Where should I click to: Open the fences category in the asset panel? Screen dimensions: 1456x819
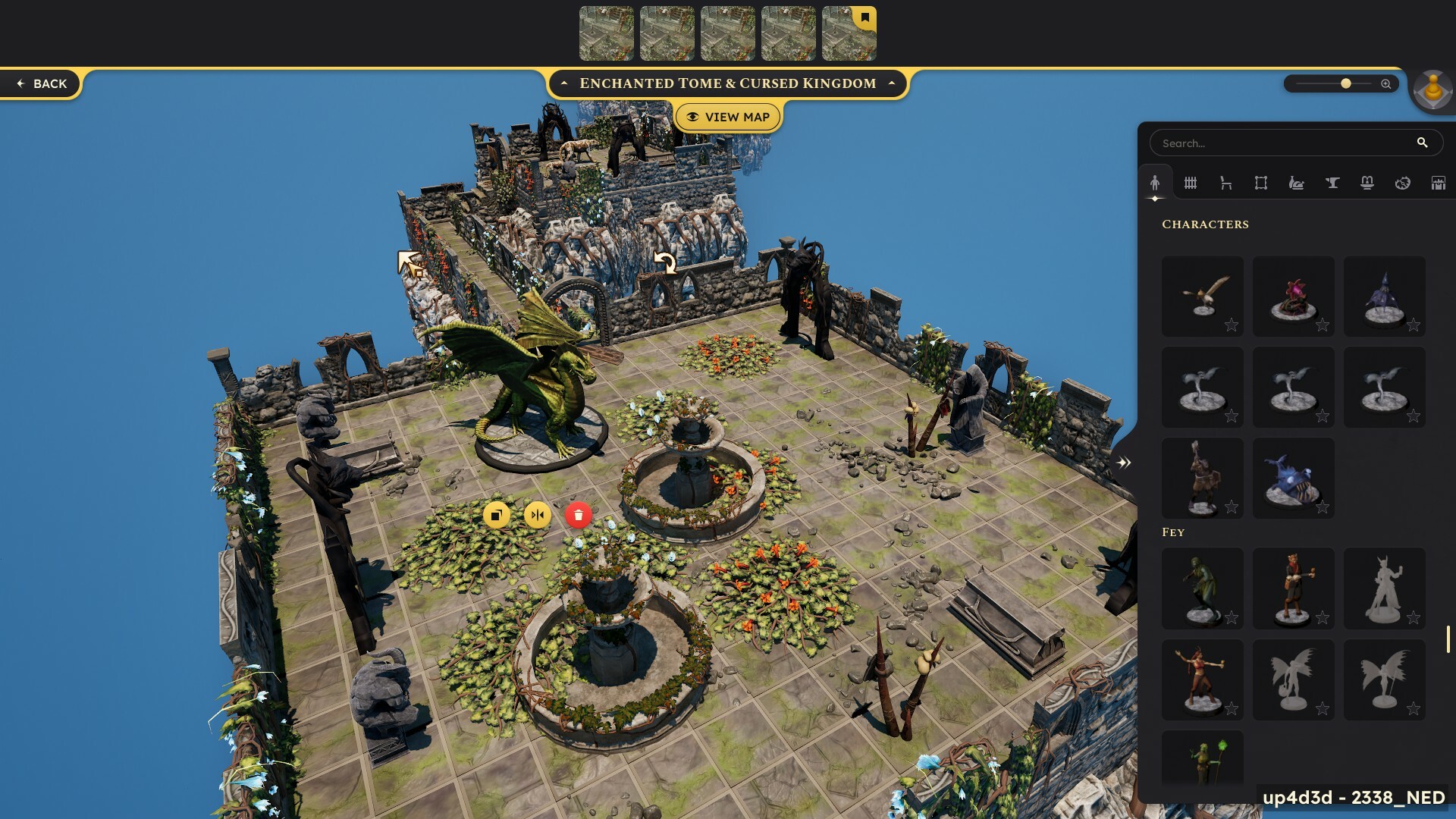tap(1191, 183)
